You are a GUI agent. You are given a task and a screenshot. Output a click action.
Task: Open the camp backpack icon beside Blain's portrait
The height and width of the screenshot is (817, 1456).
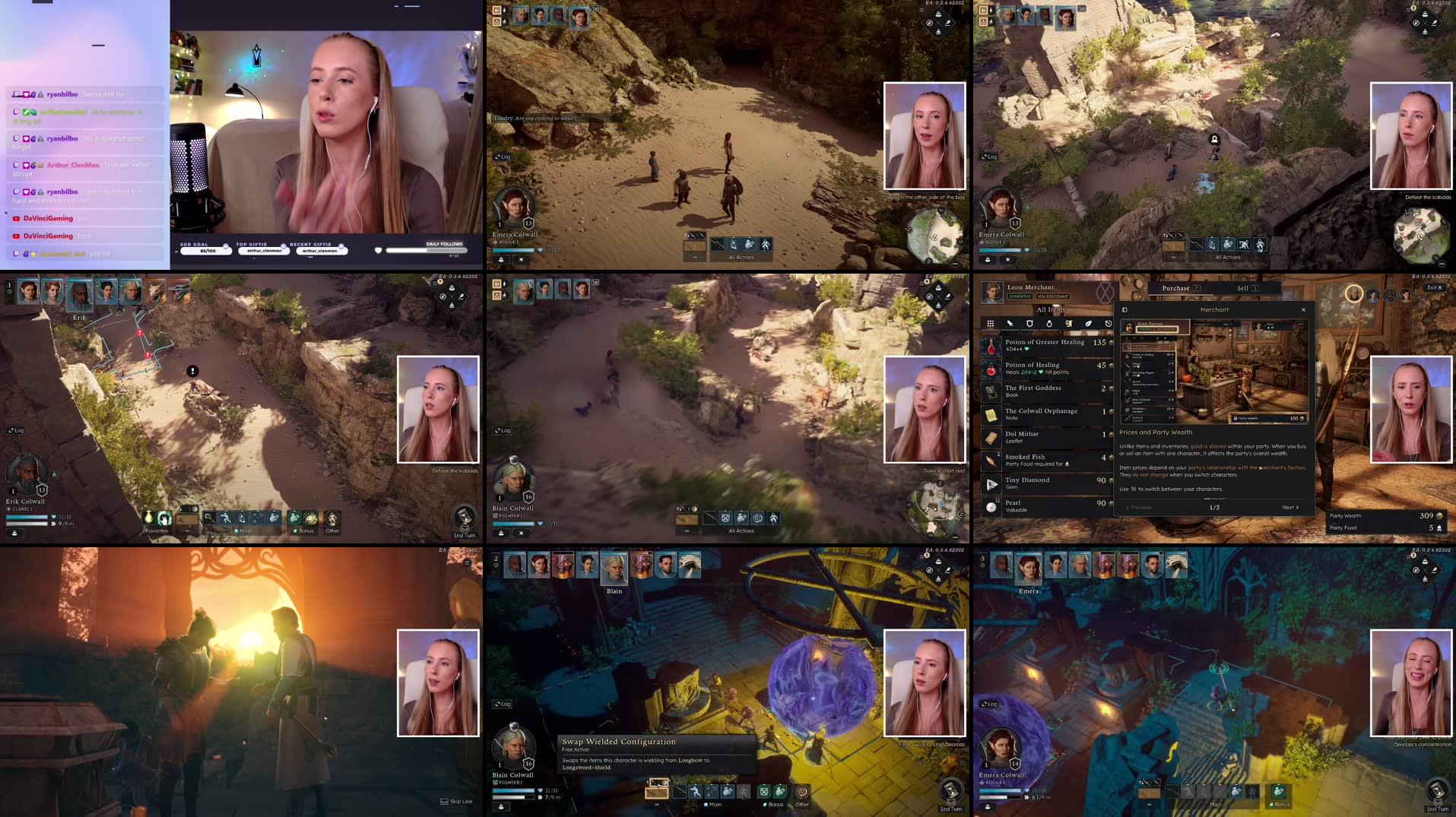pos(500,806)
